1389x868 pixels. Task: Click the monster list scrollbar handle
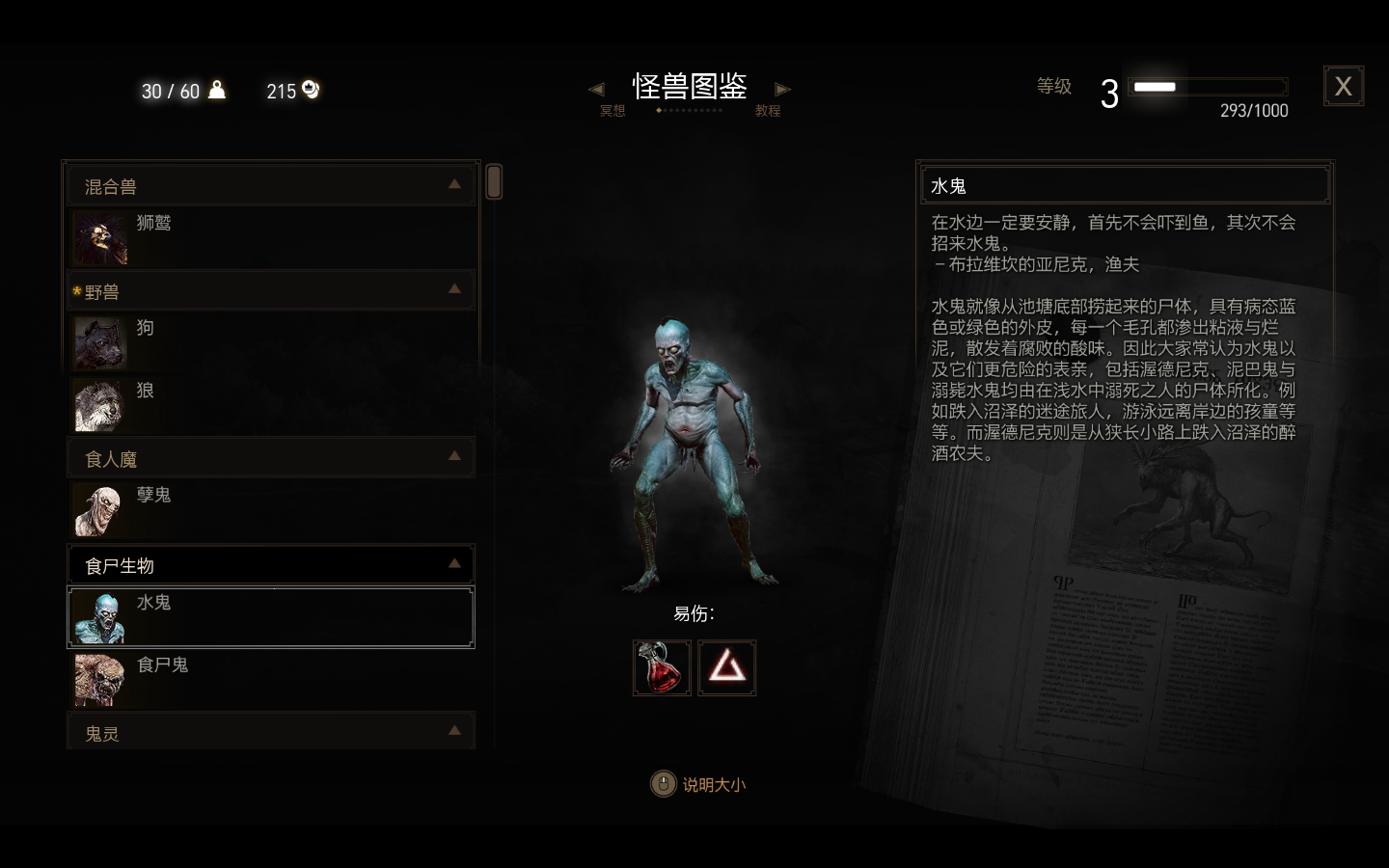pyautogui.click(x=494, y=181)
